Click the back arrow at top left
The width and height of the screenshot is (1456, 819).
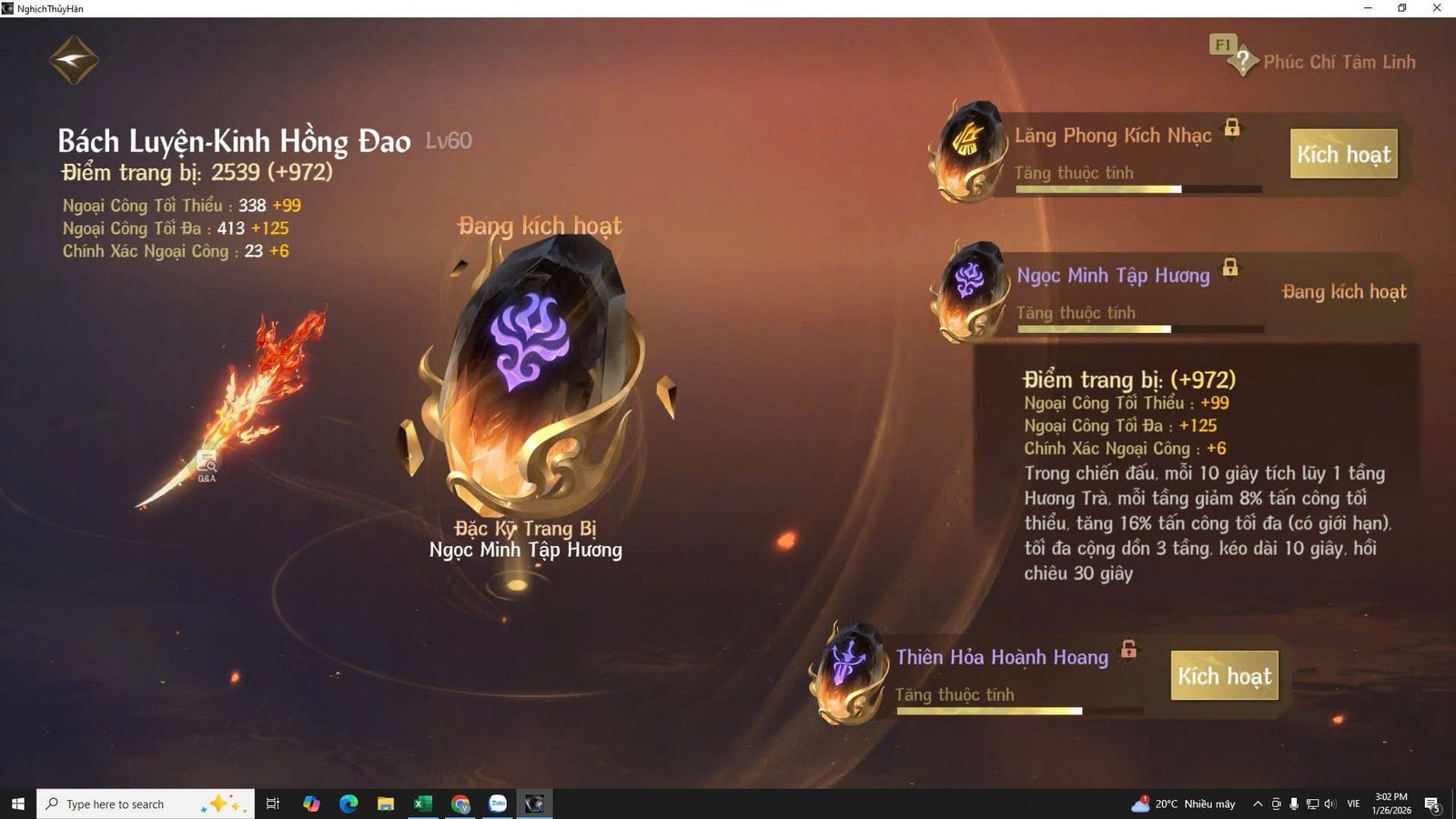point(74,58)
